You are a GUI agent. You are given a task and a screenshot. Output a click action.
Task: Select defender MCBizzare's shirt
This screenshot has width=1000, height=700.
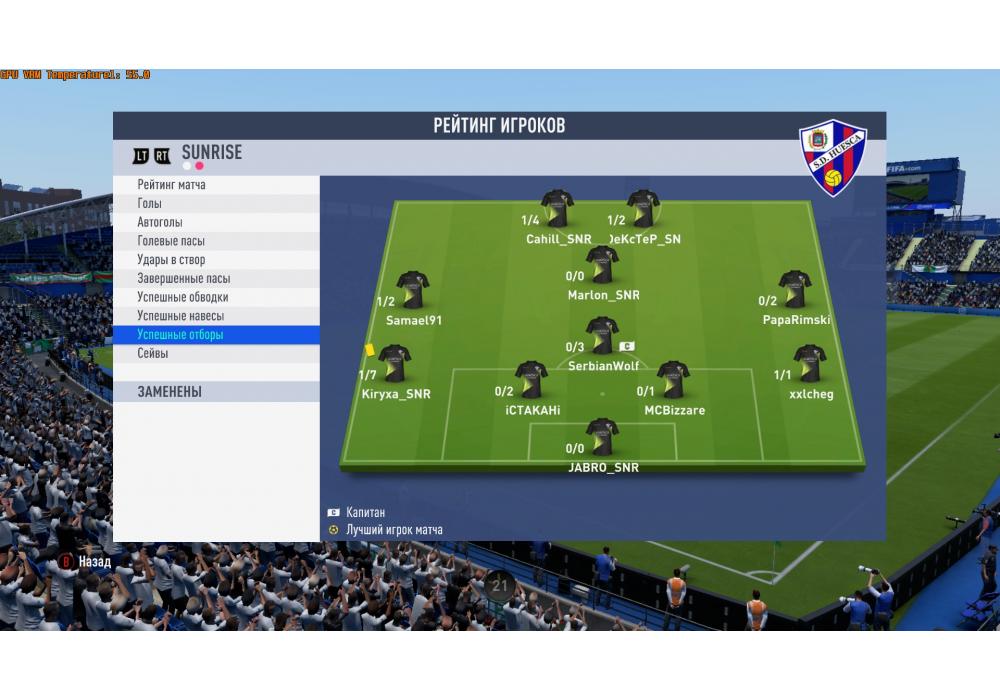[673, 380]
